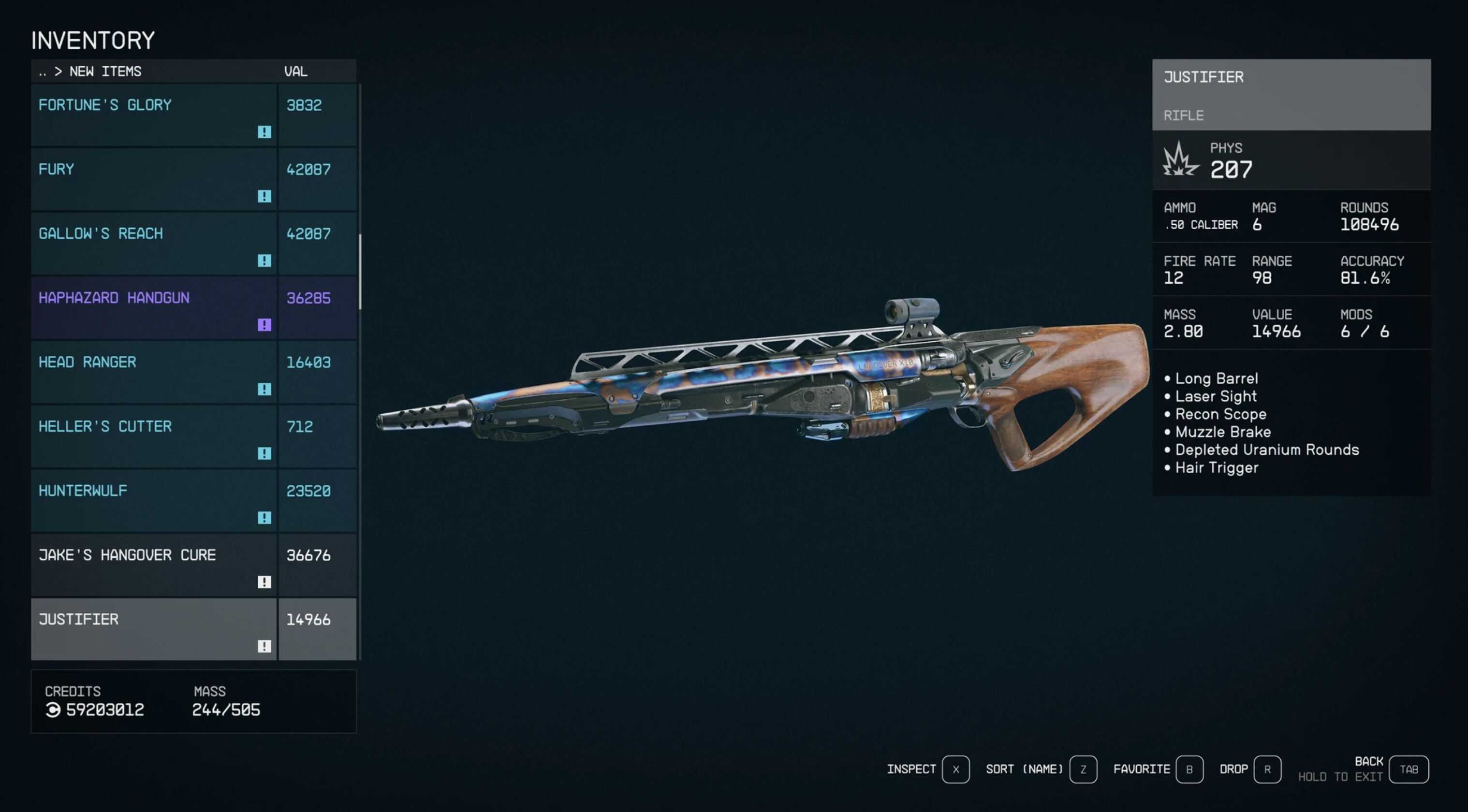1468x812 pixels.
Task: Select the Hunterwulf weapon row
Action: [x=154, y=501]
